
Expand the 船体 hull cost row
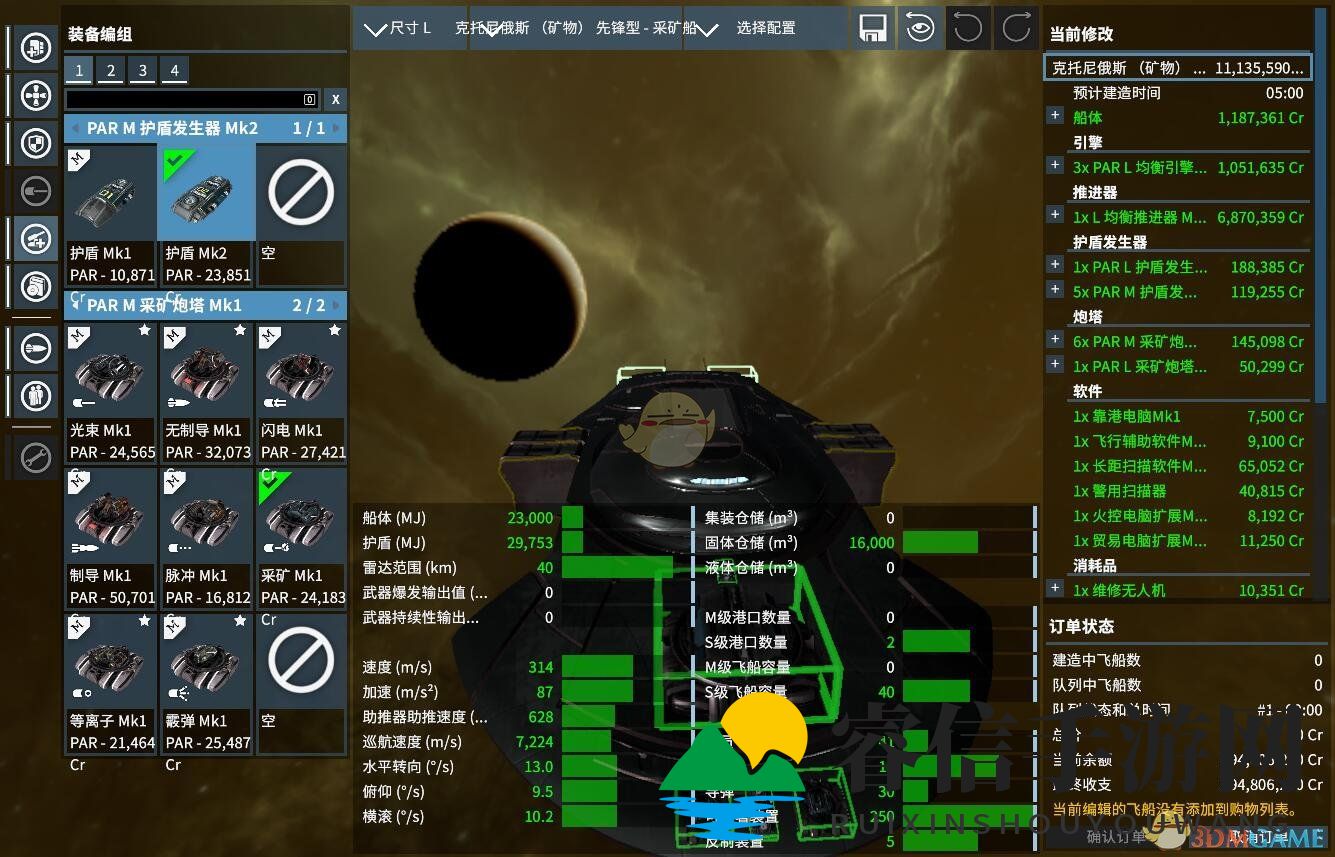pos(1055,116)
